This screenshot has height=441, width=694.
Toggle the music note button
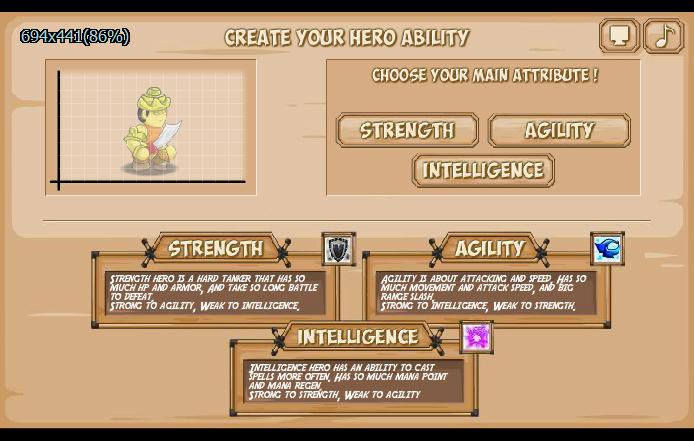(663, 36)
